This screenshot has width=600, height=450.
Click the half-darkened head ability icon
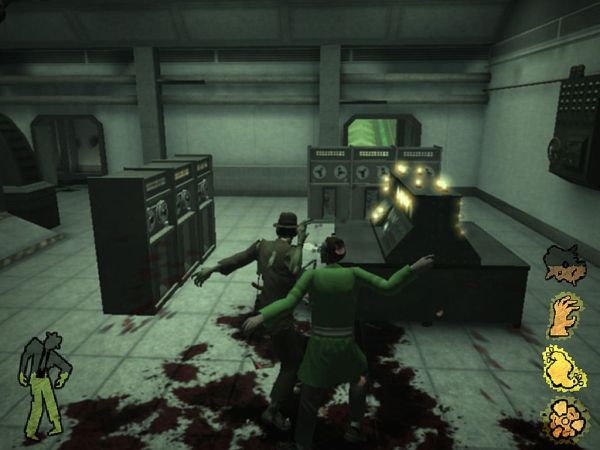(563, 264)
